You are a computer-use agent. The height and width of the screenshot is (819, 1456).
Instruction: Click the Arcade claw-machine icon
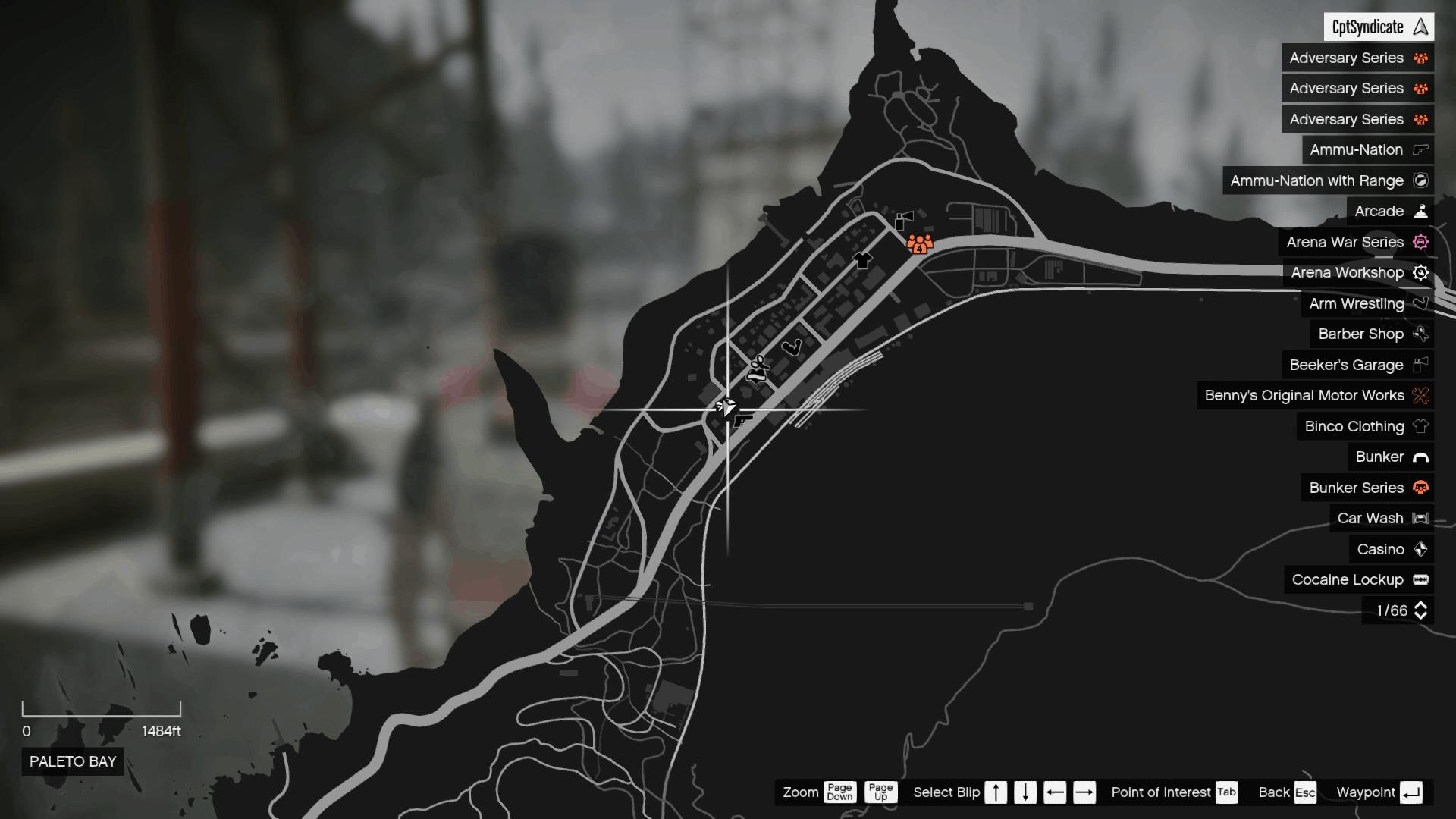pos(1420,212)
